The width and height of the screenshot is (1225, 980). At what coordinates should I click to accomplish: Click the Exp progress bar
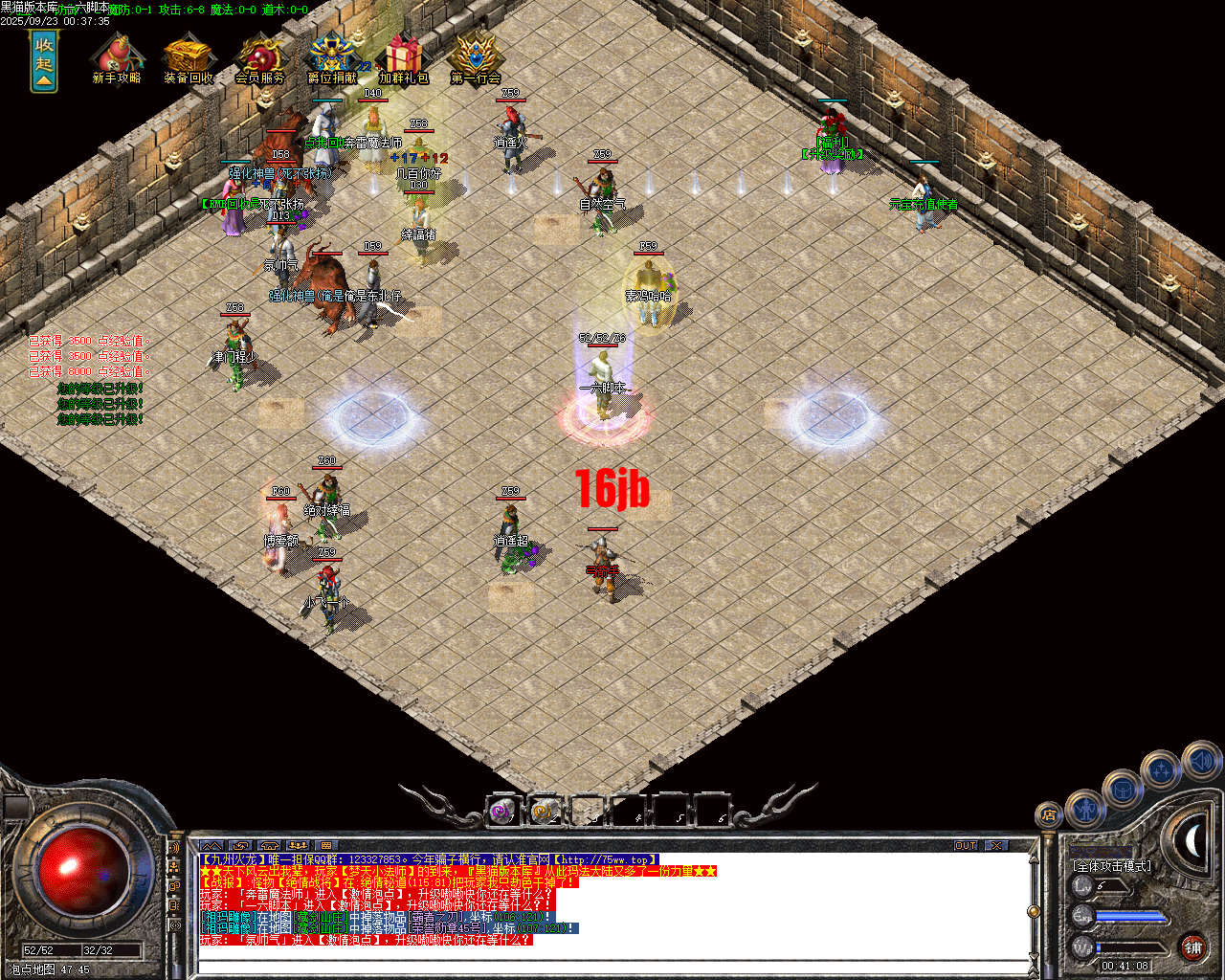pos(1129,915)
